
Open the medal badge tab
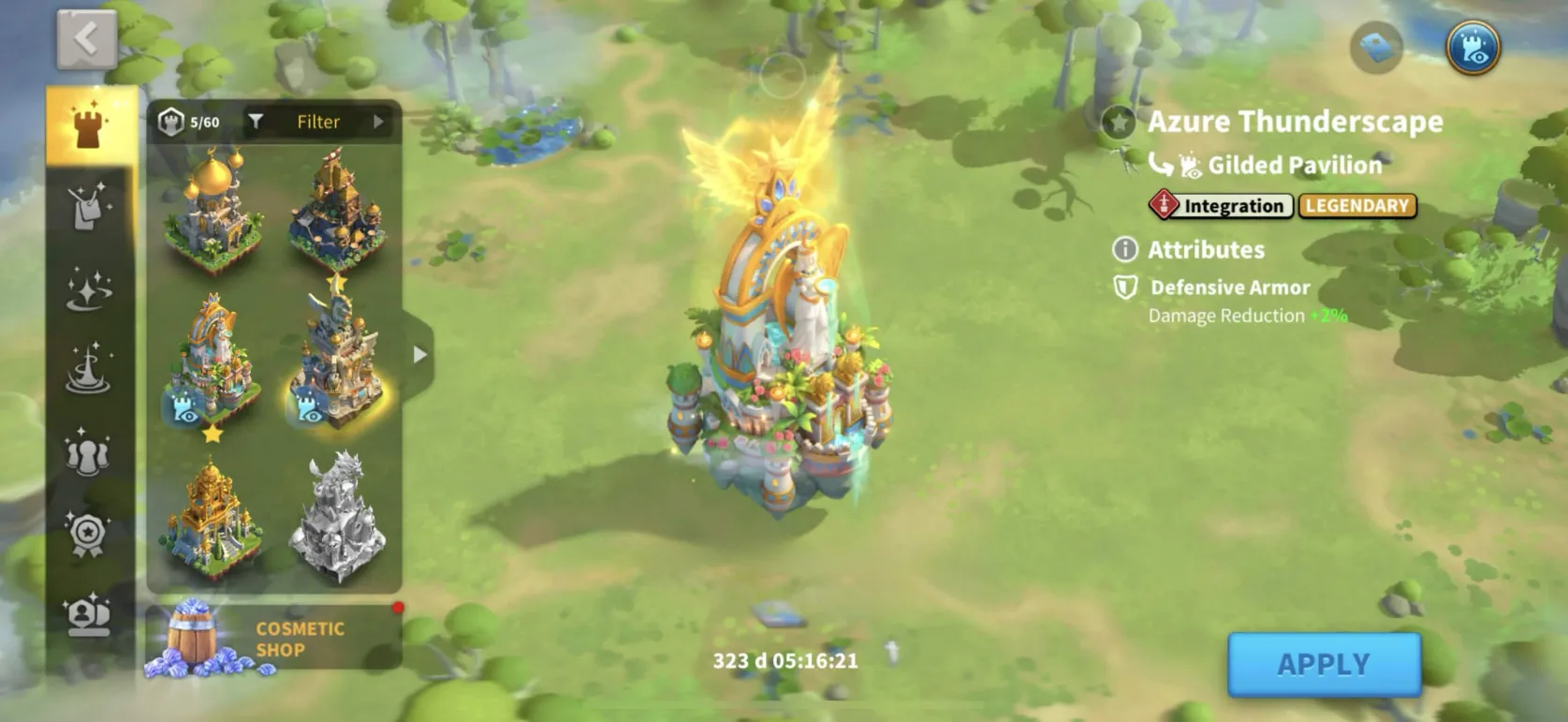click(90, 534)
